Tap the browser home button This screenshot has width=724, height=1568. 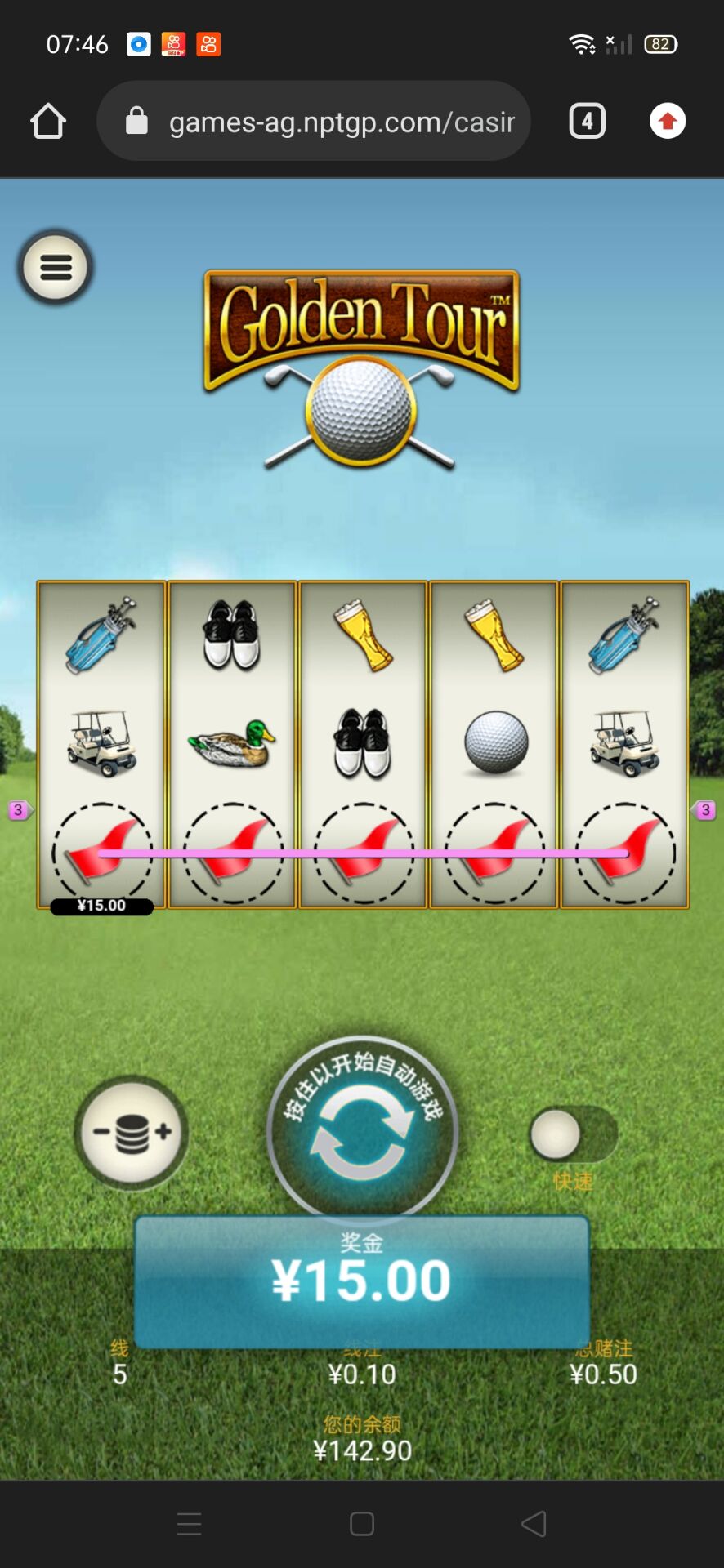point(48,122)
